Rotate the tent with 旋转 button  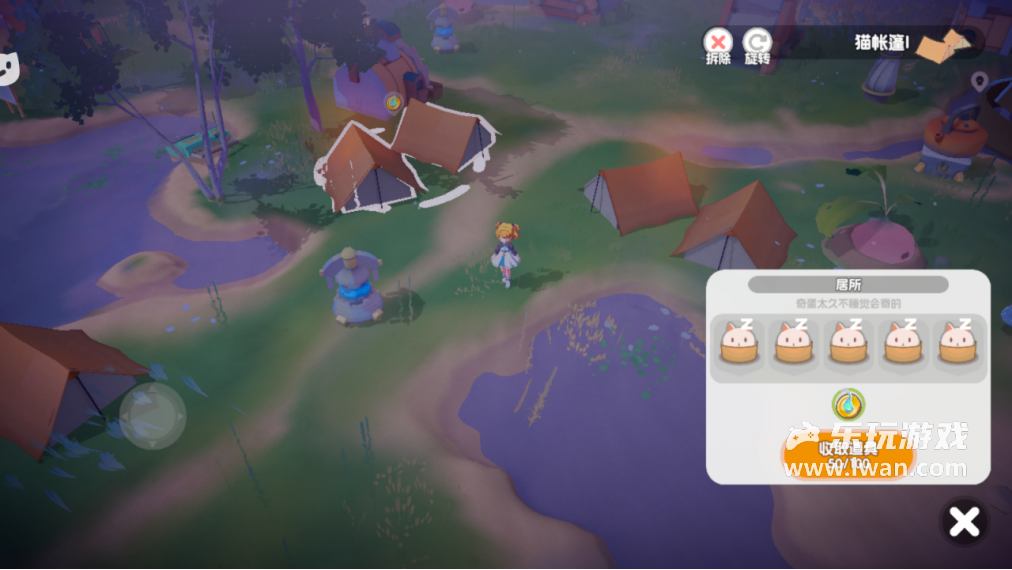758,43
